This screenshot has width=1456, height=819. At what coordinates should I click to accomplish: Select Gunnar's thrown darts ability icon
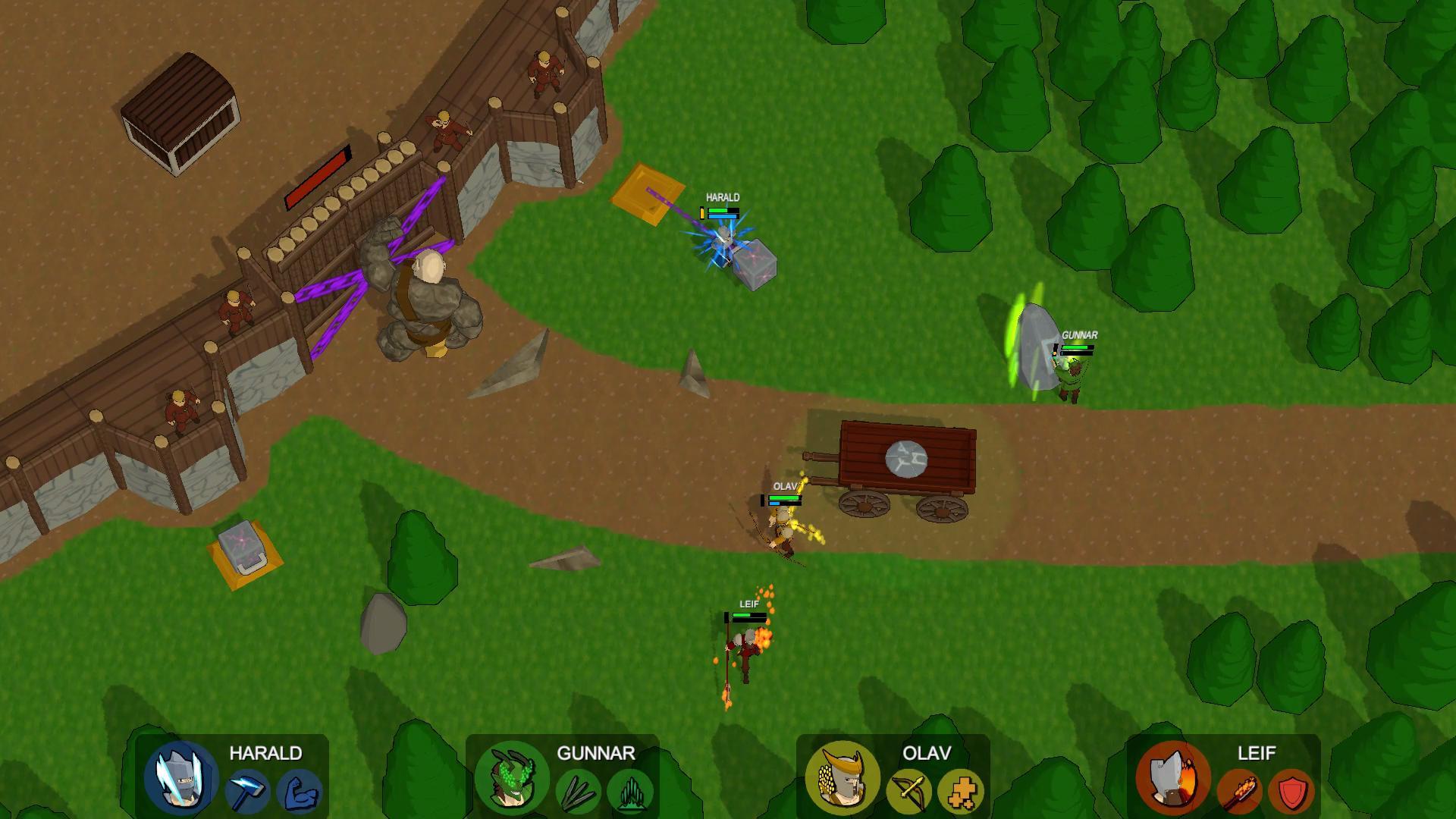point(579,789)
